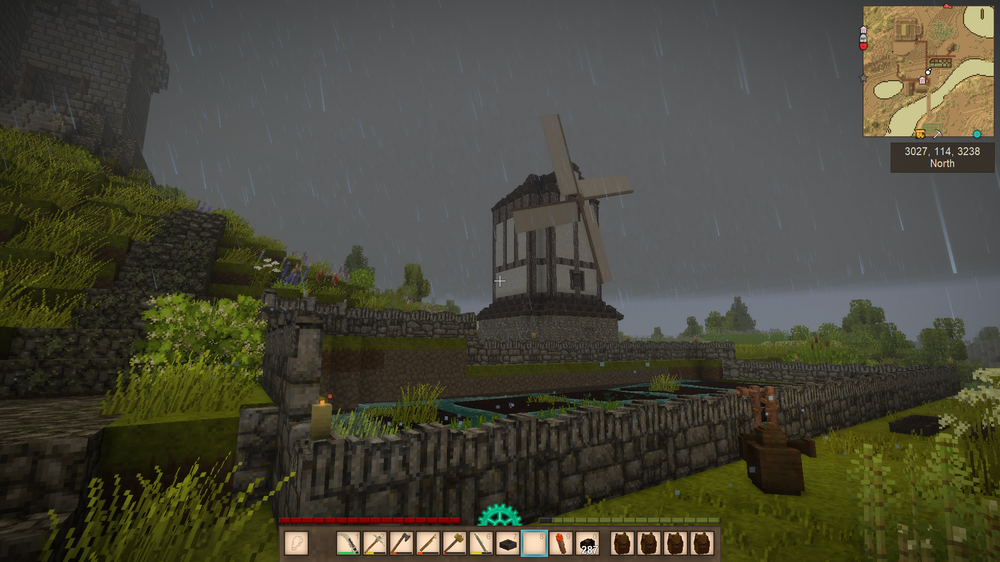Screen dimensions: 1000x562
Task: Equip the hammer from the hotbar
Action: (x=454, y=544)
